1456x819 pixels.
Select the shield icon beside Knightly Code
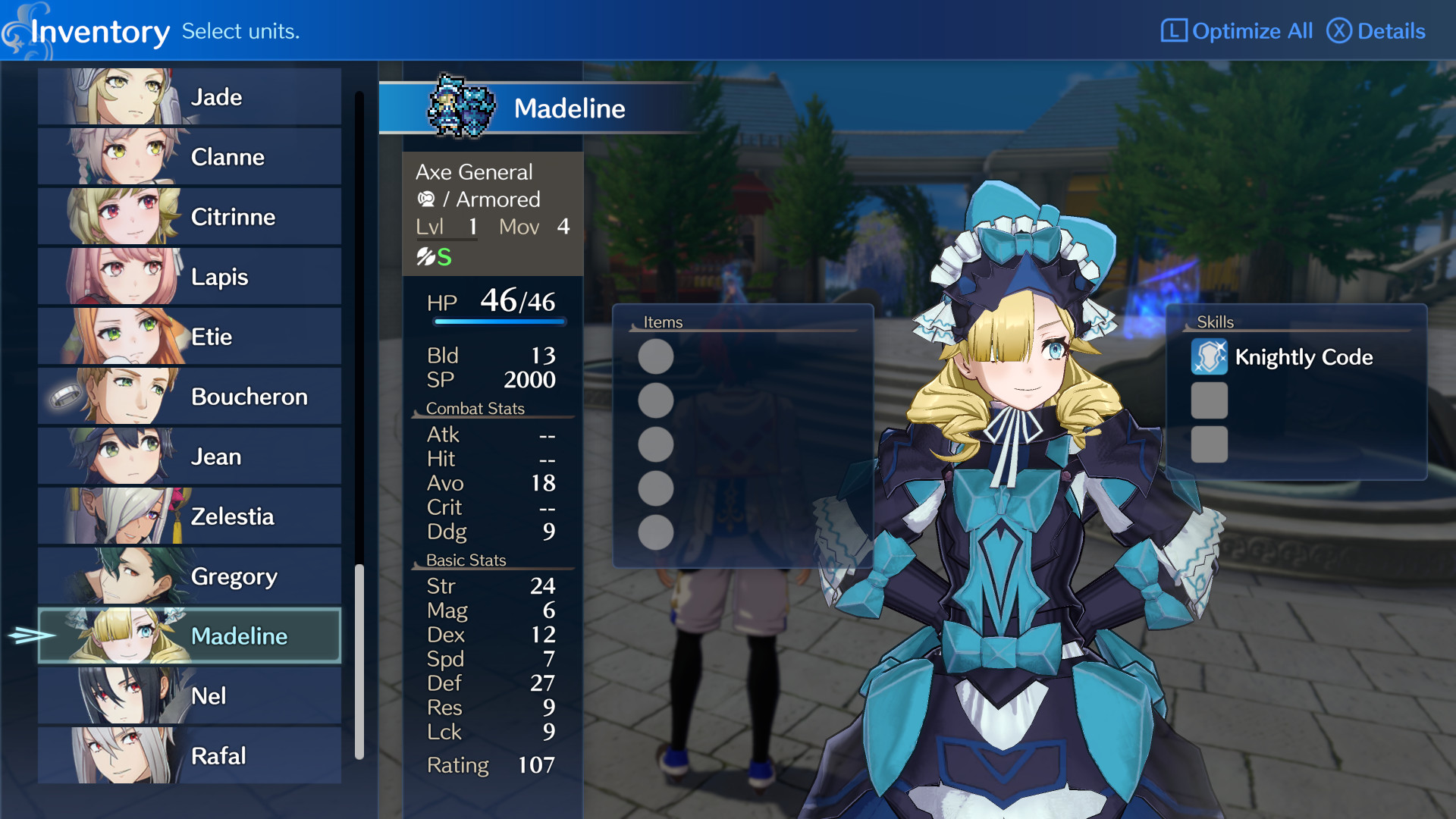tap(1209, 357)
